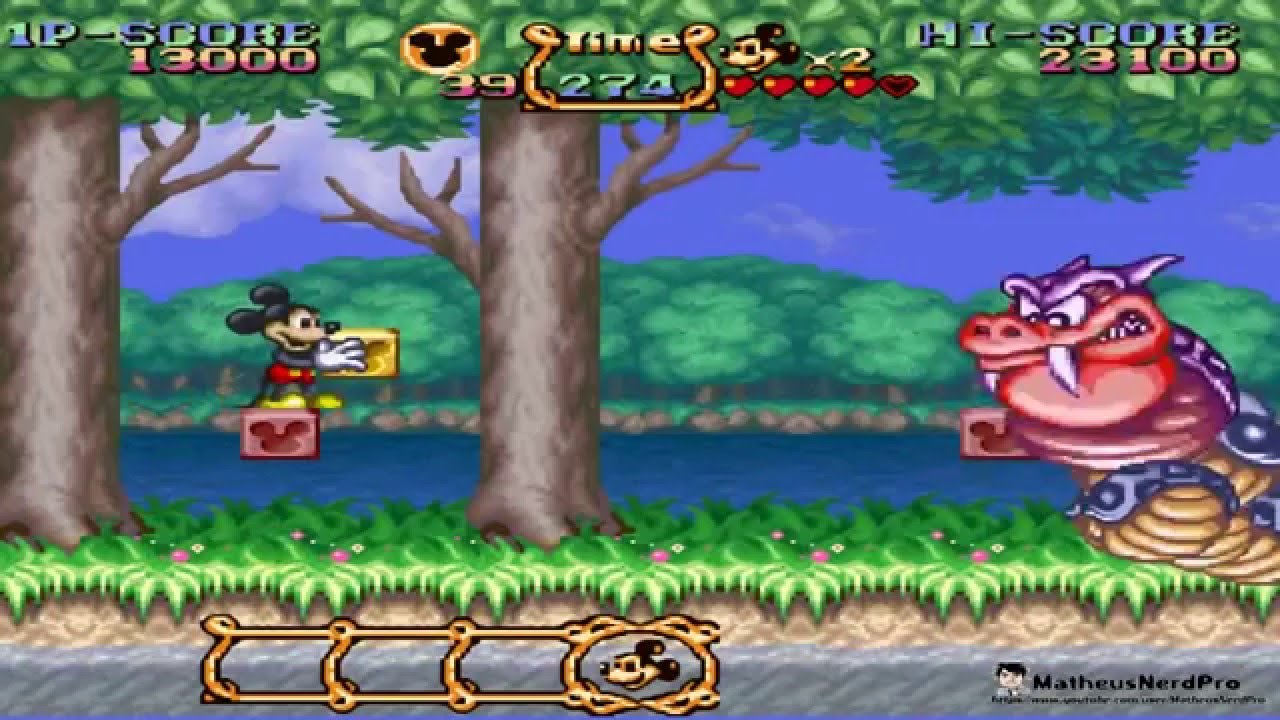Select the Mickey face lives icon beside x2
This screenshot has width=1280, height=720.
(757, 48)
